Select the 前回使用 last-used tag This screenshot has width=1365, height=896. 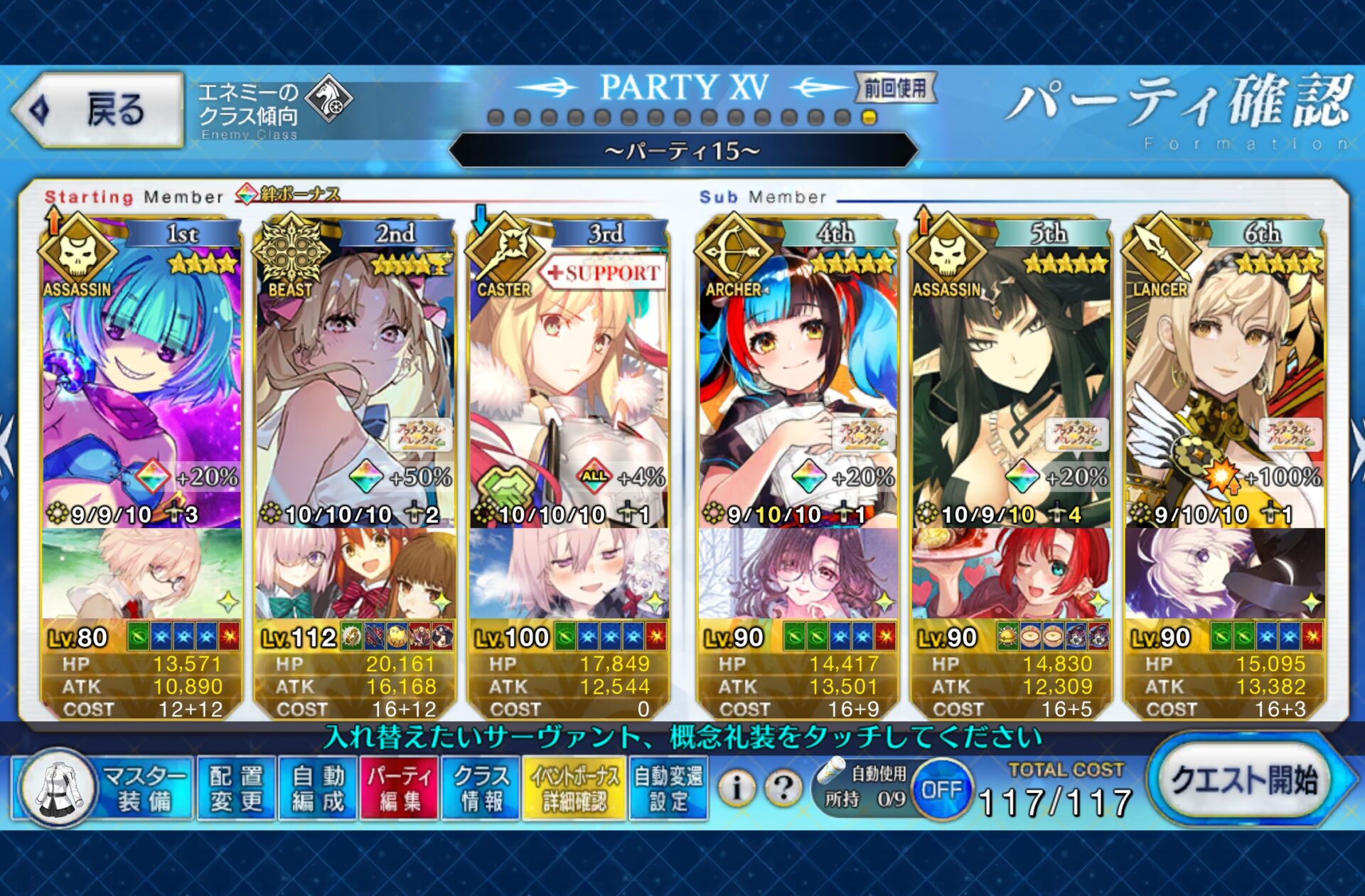[895, 88]
